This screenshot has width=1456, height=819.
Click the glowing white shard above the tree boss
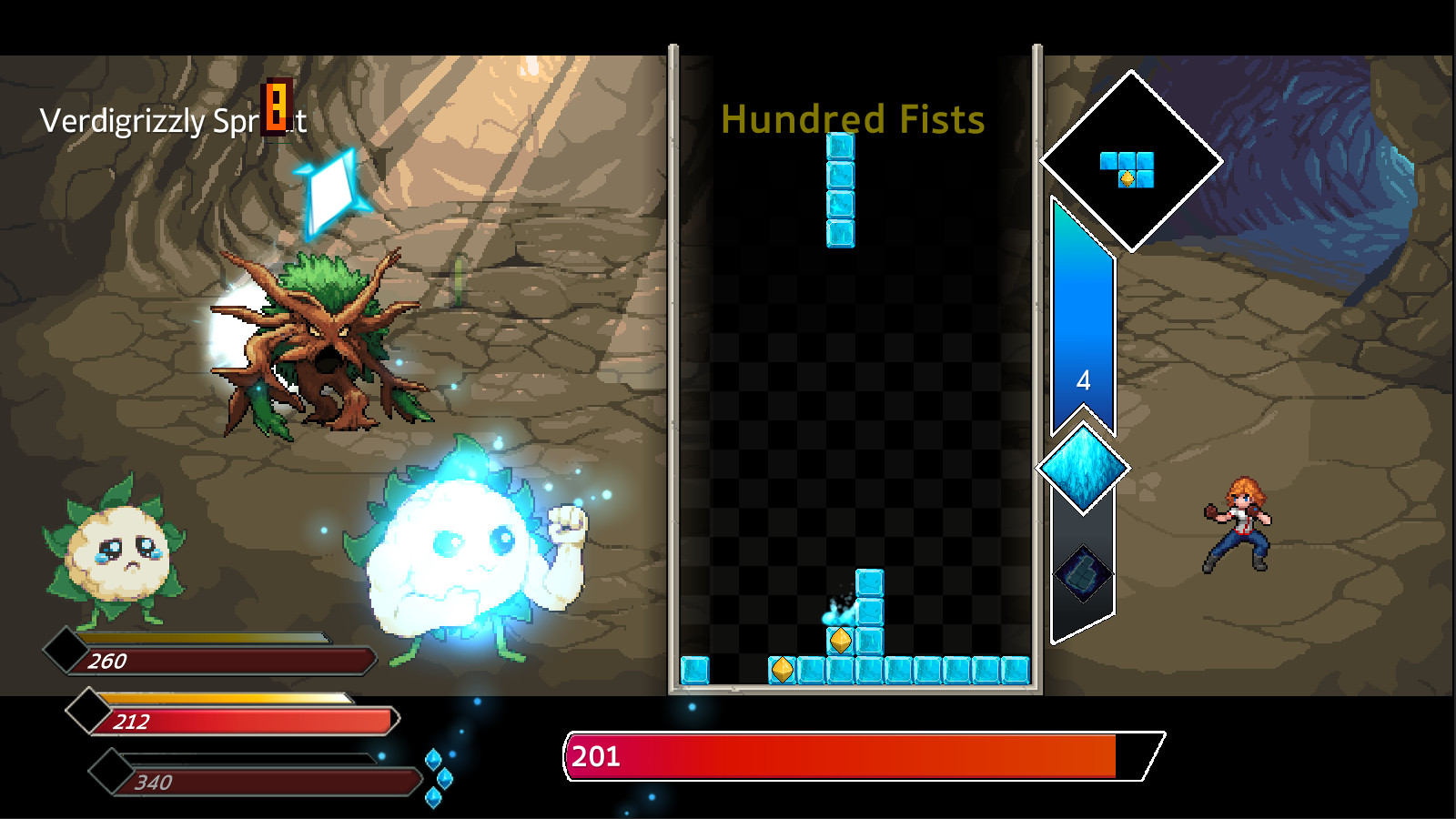click(330, 192)
